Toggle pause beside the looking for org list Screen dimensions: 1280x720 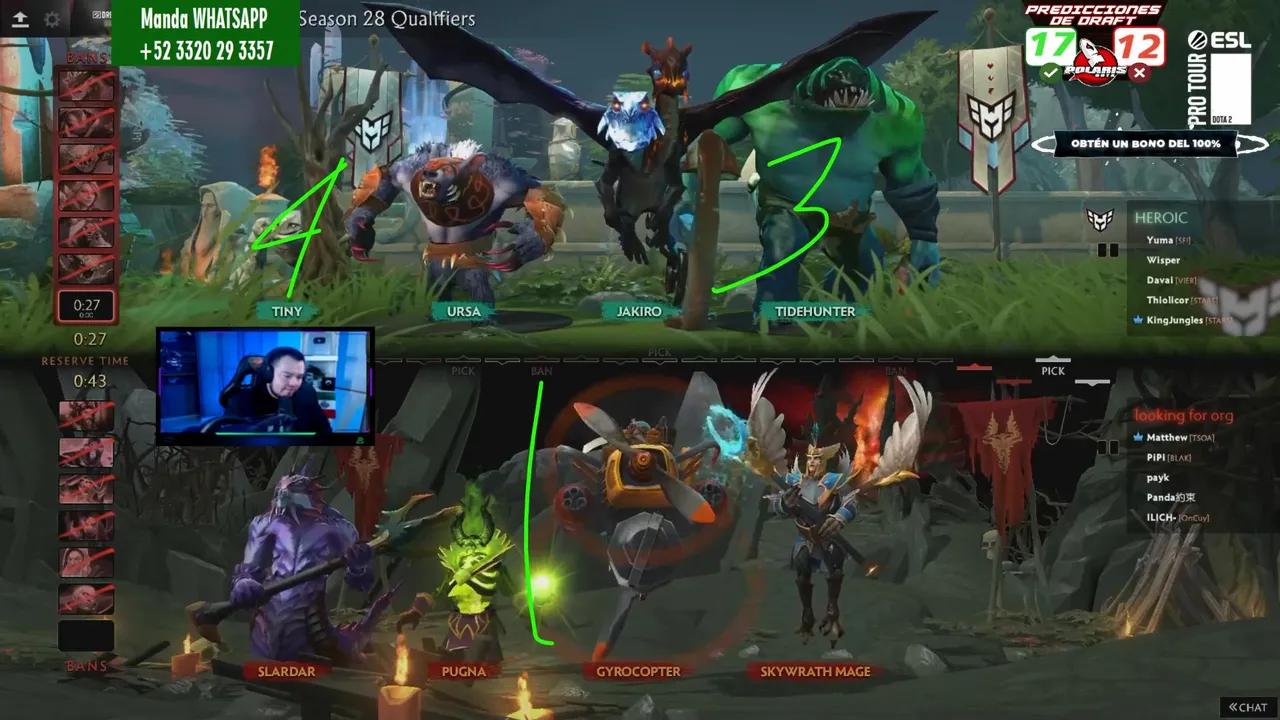pos(1110,448)
